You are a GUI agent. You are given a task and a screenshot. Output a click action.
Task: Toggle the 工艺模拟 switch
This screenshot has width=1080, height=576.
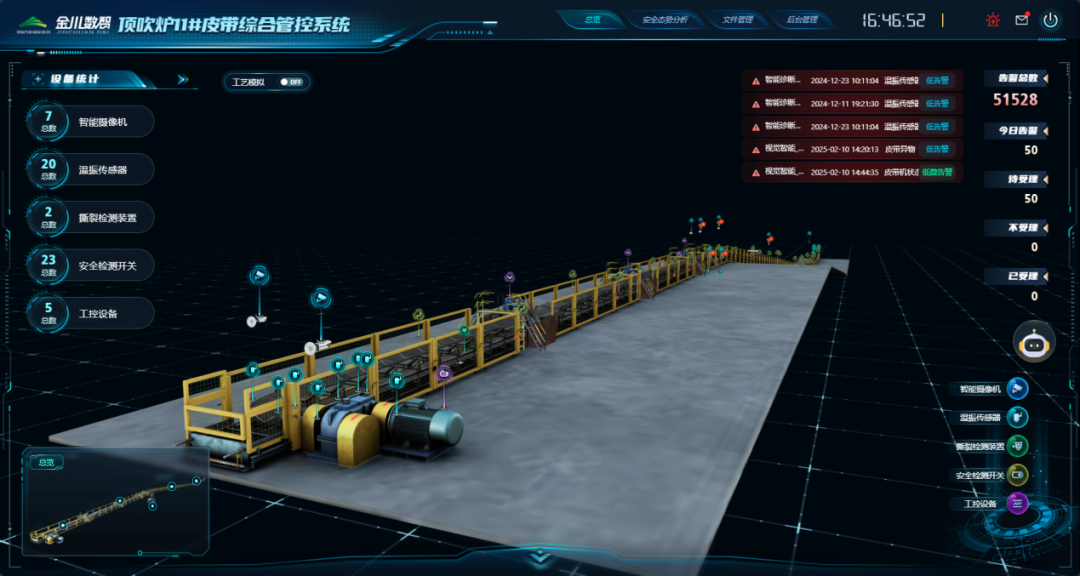(x=291, y=82)
